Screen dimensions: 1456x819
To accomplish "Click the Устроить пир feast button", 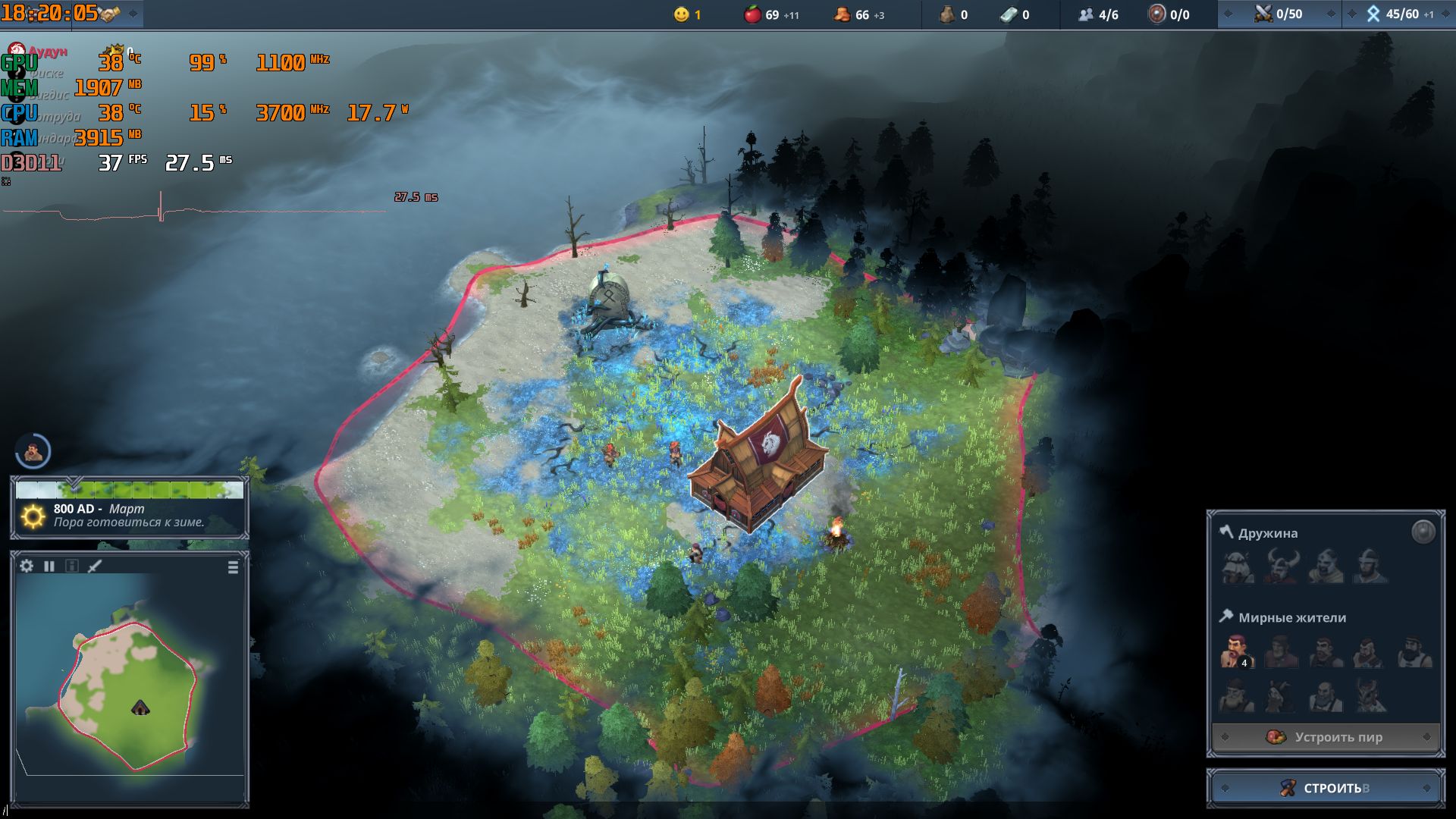I will click(x=1325, y=737).
